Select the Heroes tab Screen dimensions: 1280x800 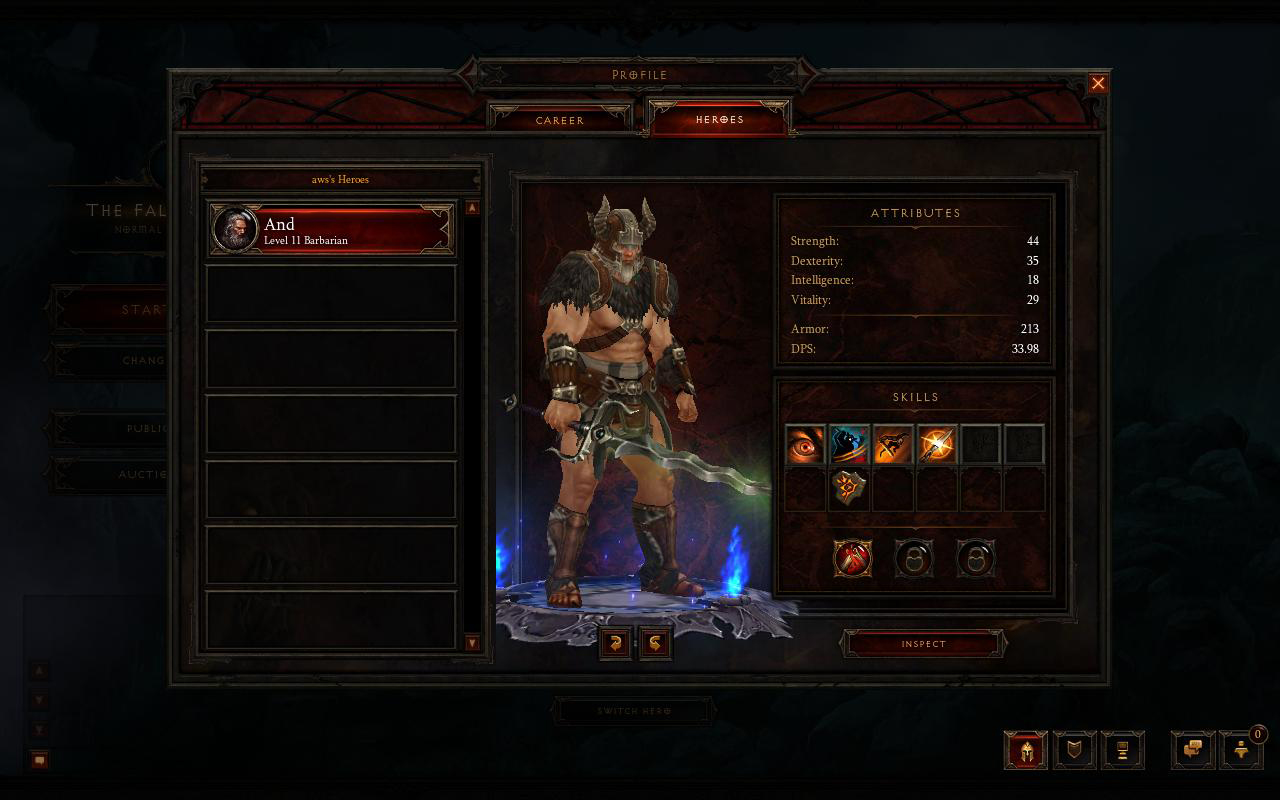720,119
